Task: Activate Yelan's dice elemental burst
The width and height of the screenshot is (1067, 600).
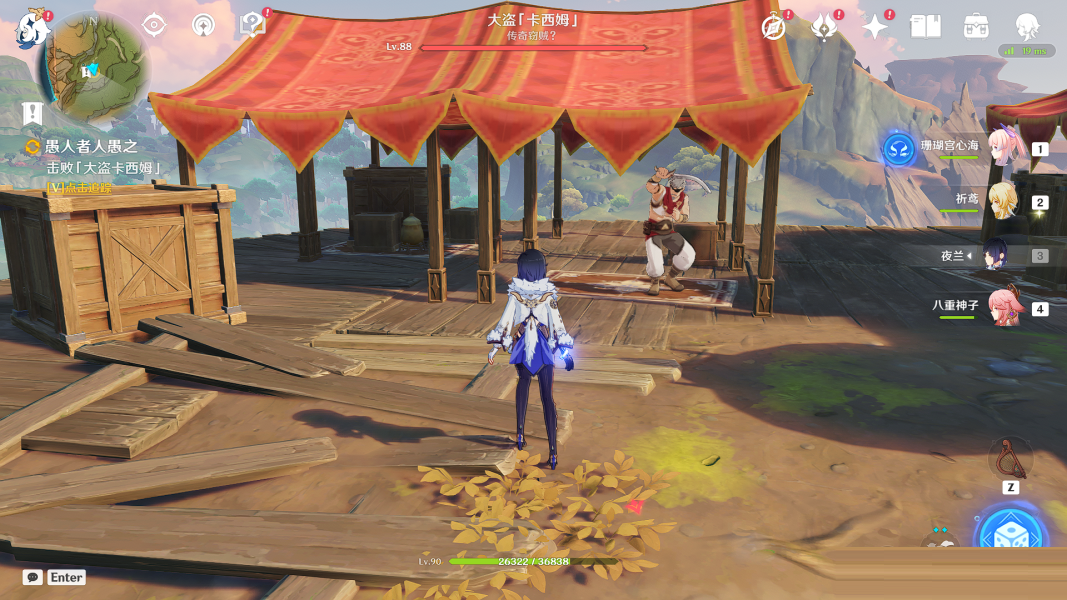Action: [1011, 536]
